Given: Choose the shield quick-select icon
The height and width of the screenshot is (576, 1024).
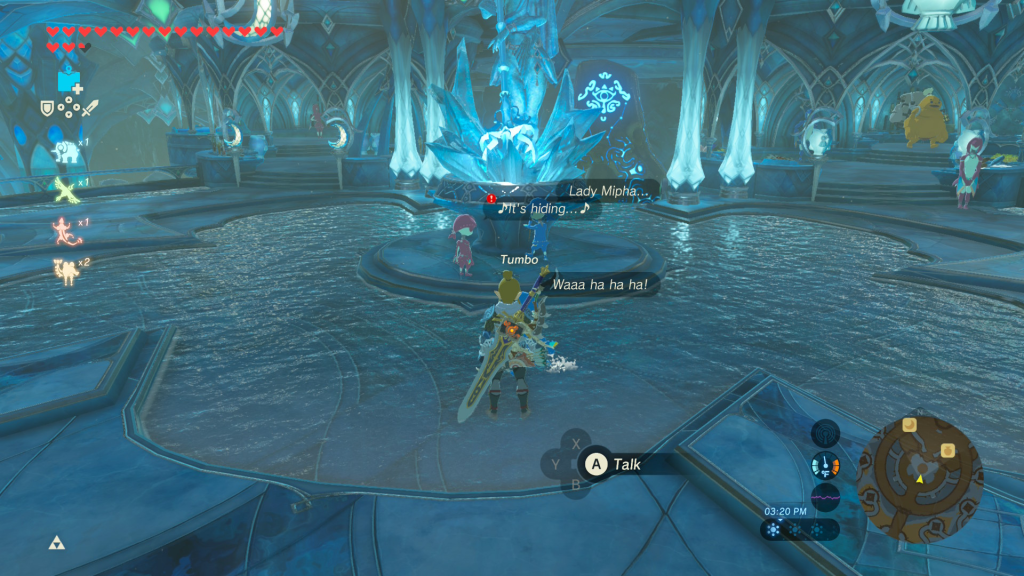Looking at the screenshot, I should (46, 109).
